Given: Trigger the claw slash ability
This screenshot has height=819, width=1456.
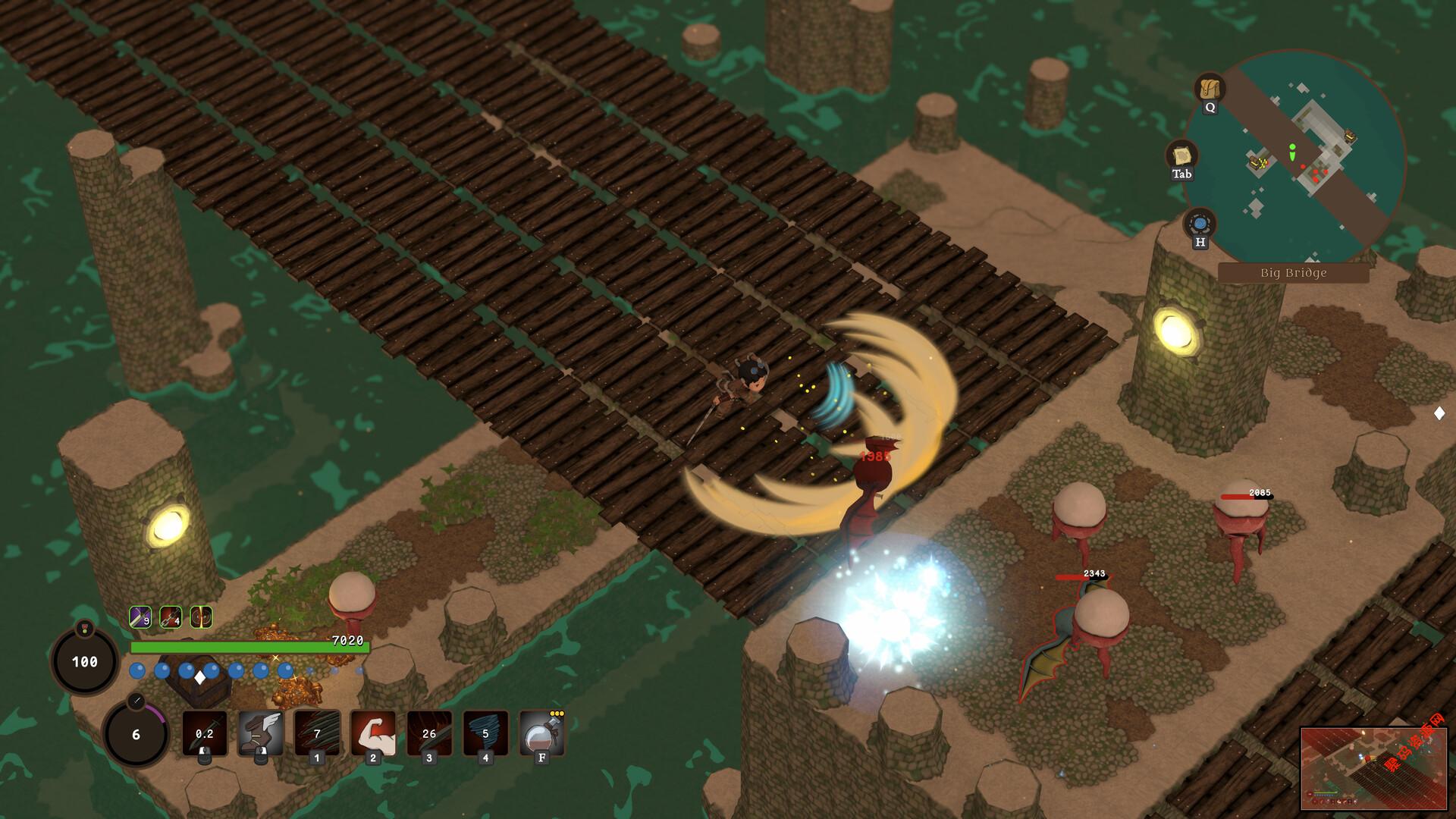Looking at the screenshot, I should (x=317, y=733).
